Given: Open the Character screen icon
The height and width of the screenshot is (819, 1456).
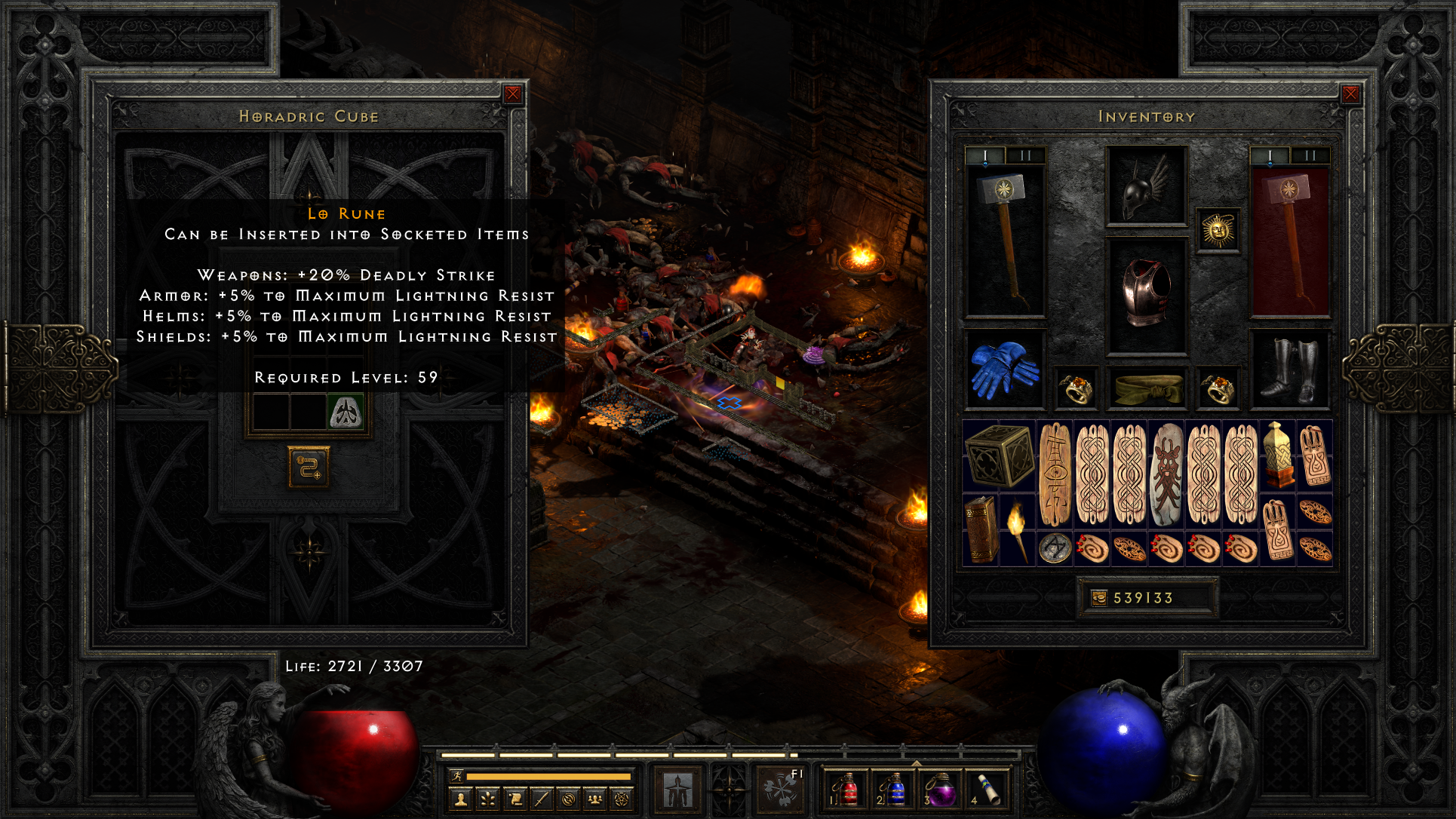Looking at the screenshot, I should 461,799.
